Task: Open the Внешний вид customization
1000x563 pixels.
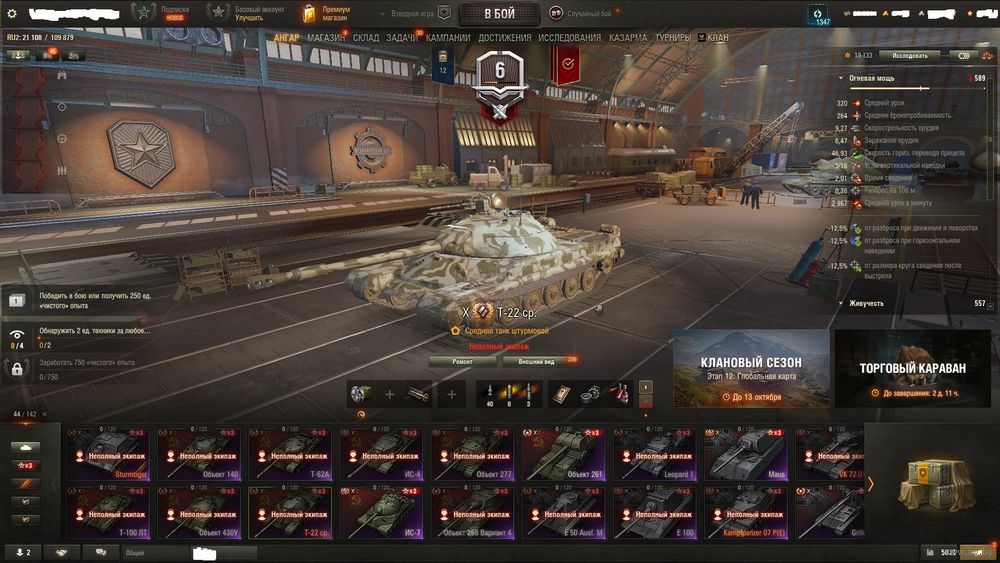Action: (536, 361)
